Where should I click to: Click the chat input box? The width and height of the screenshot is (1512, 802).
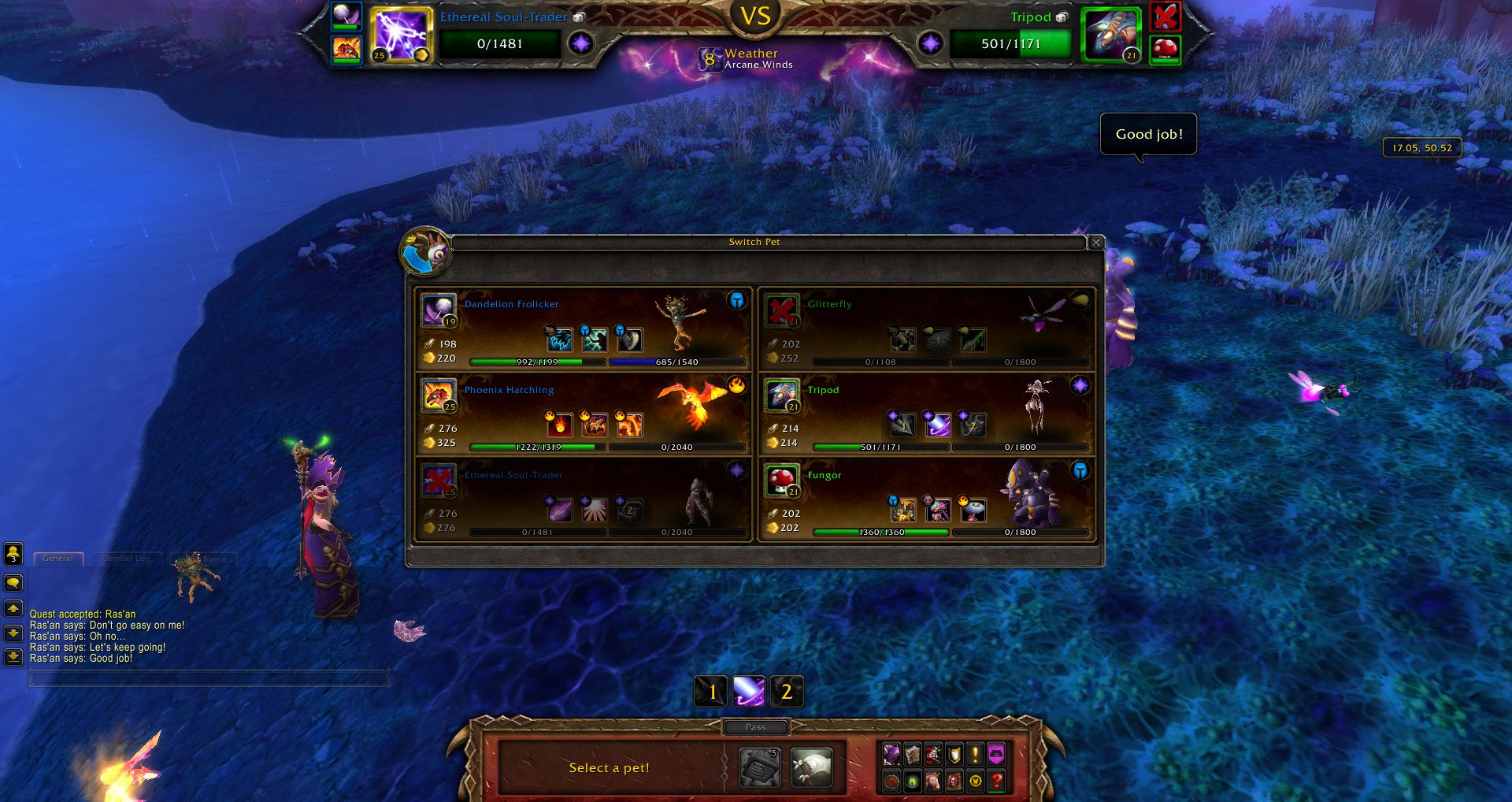(209, 678)
